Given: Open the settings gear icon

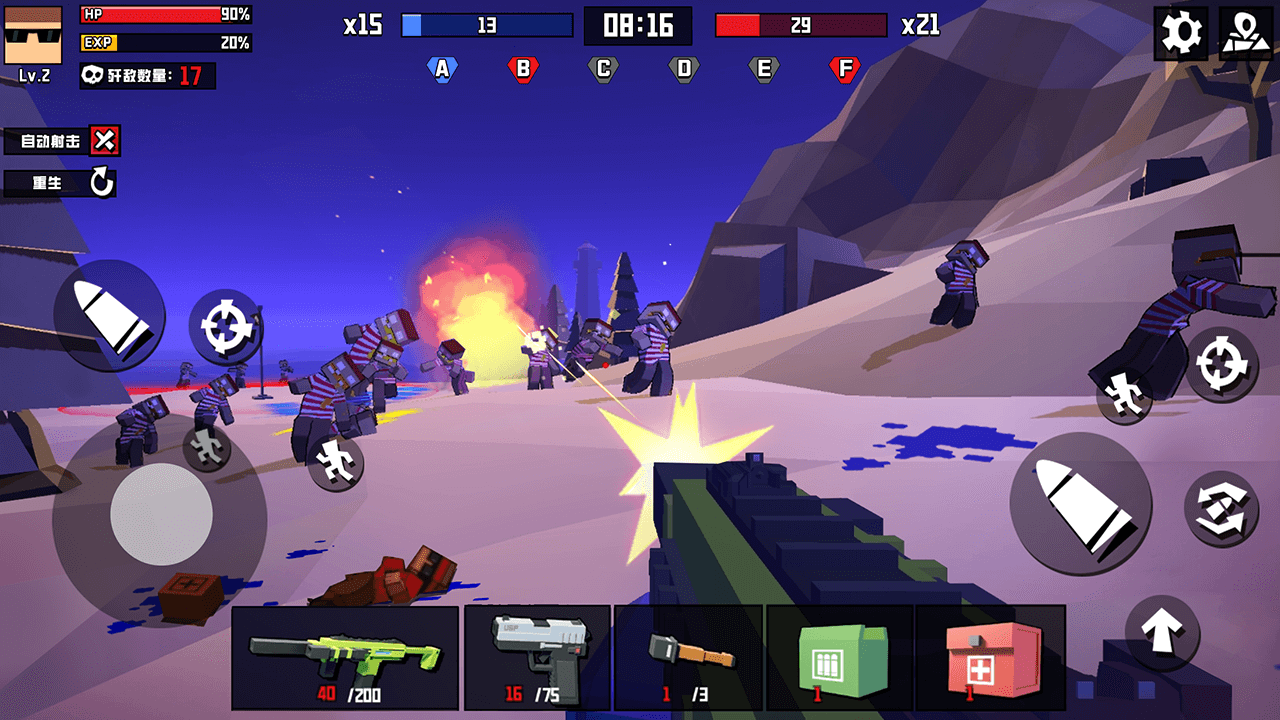Looking at the screenshot, I should click(x=1181, y=33).
